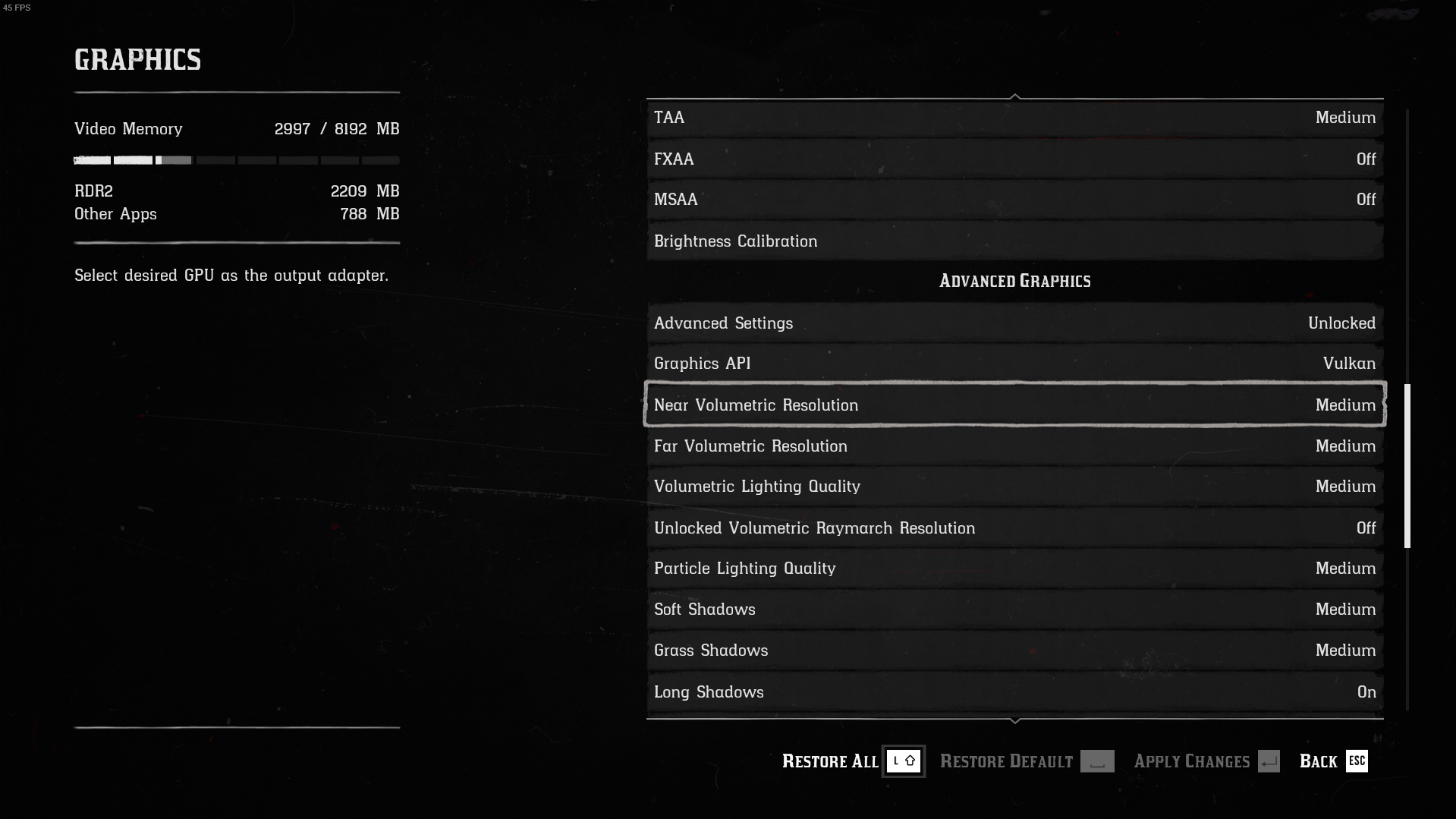Change the MSAA setting
The height and width of the screenshot is (819, 1456).
point(1014,200)
